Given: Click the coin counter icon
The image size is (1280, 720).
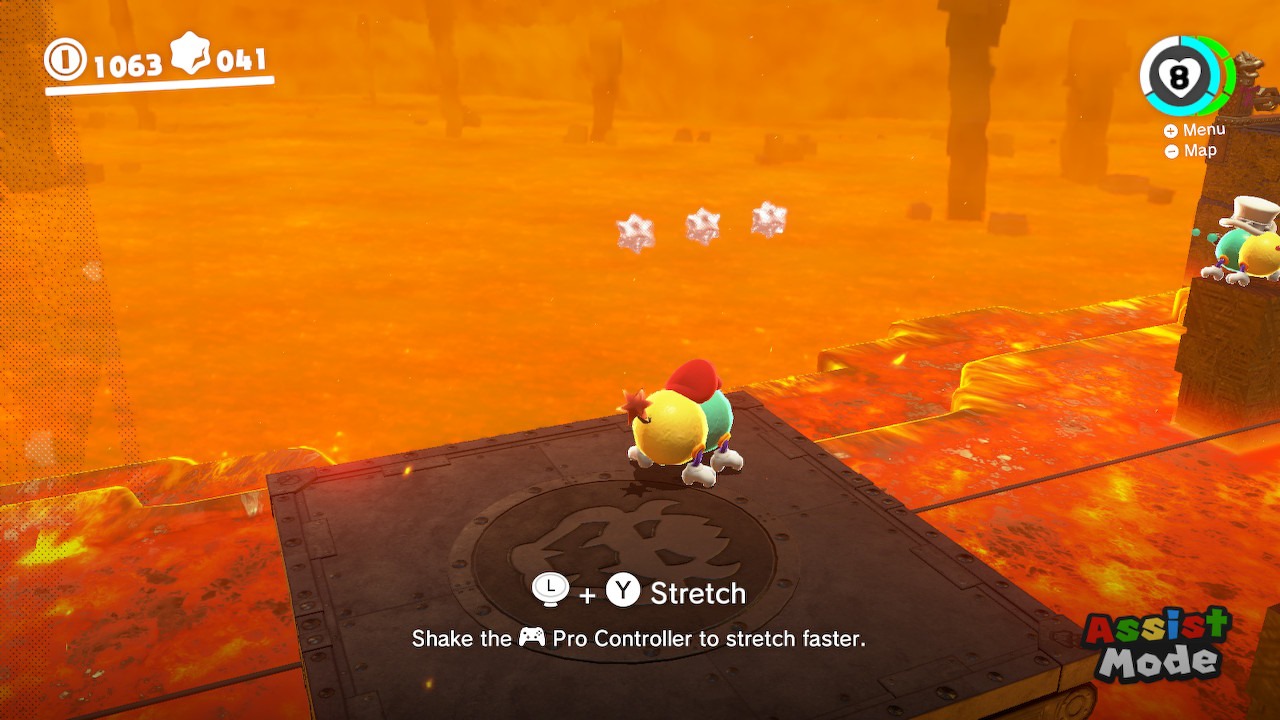Looking at the screenshot, I should 66,60.
